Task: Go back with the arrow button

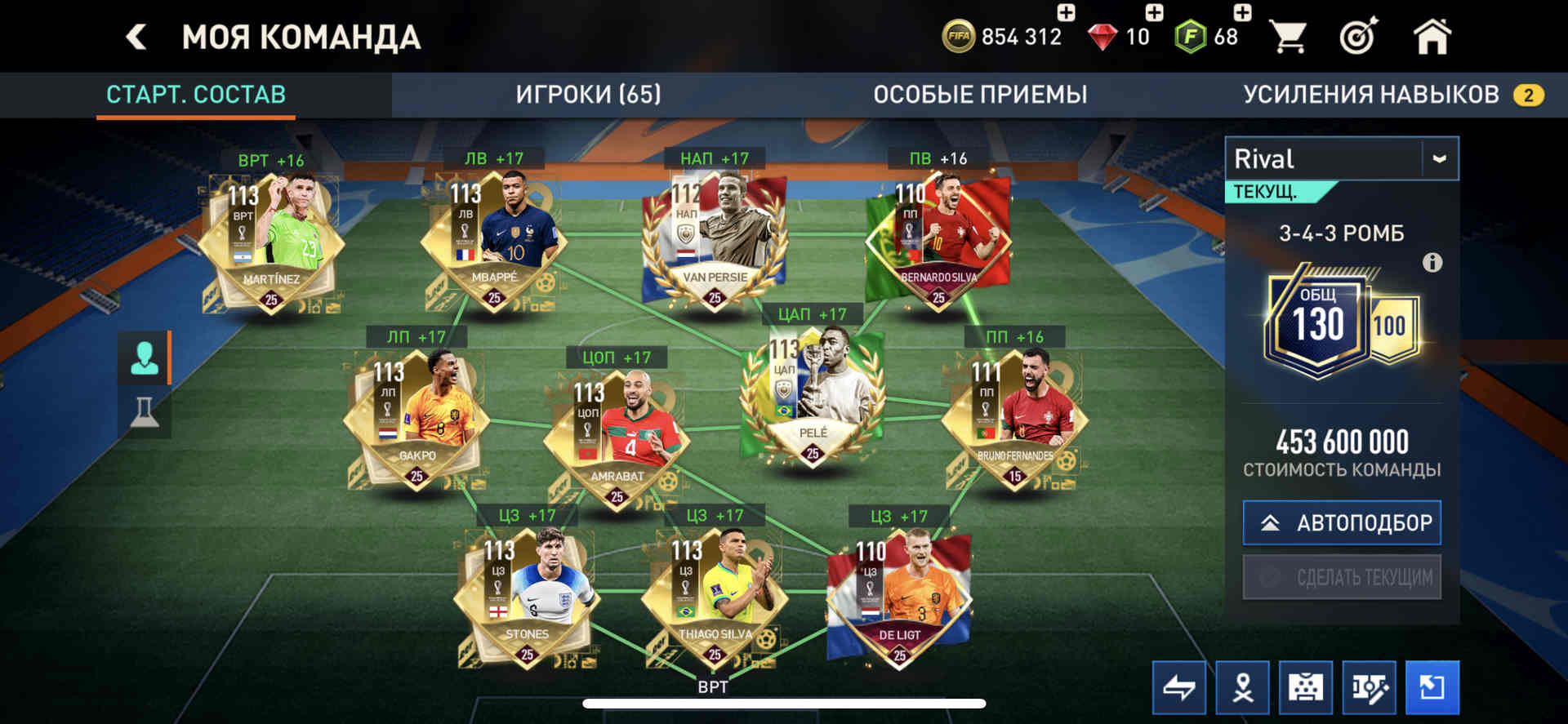Action: [136, 37]
